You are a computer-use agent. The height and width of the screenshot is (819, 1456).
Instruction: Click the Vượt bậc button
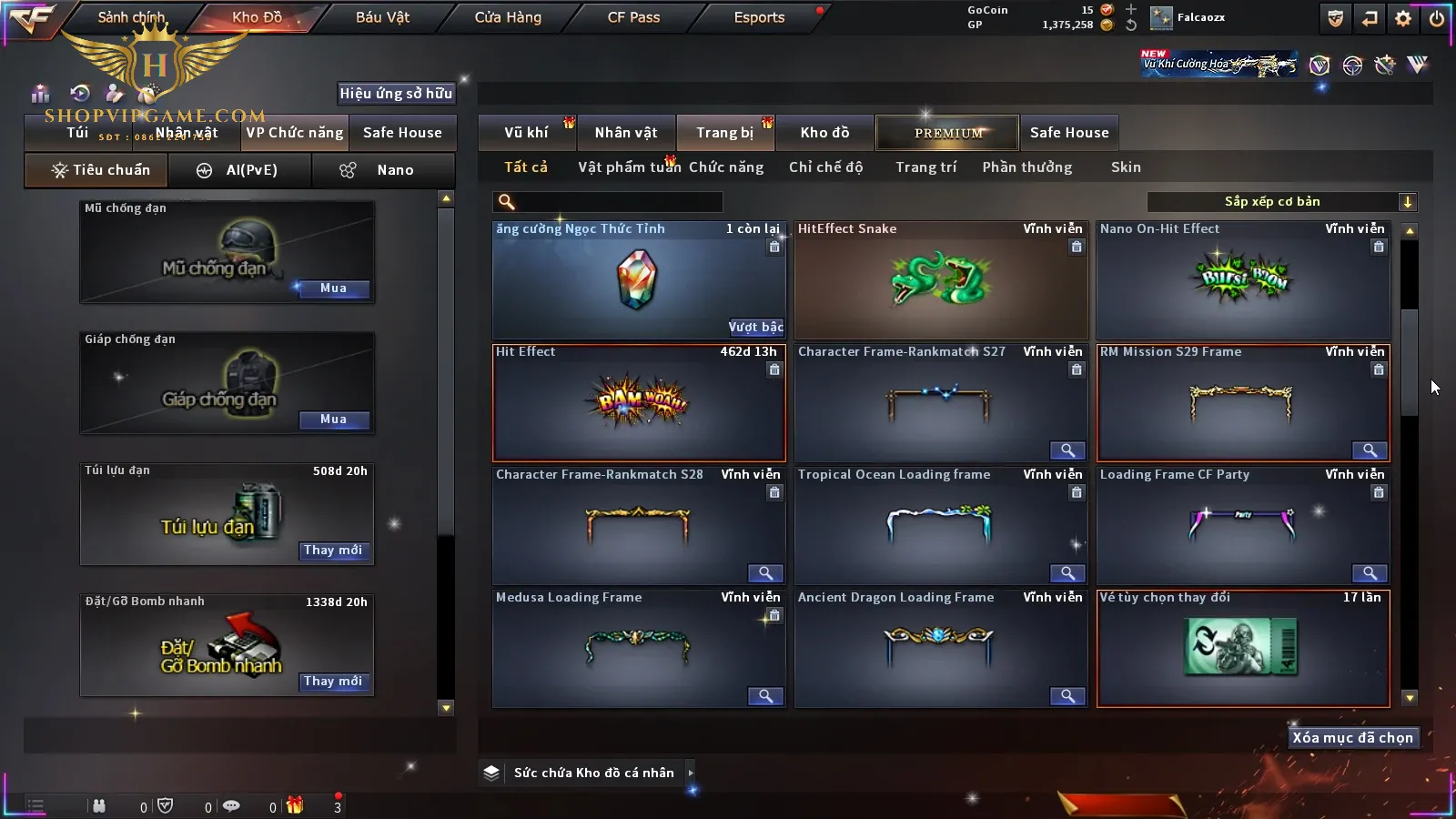755,327
